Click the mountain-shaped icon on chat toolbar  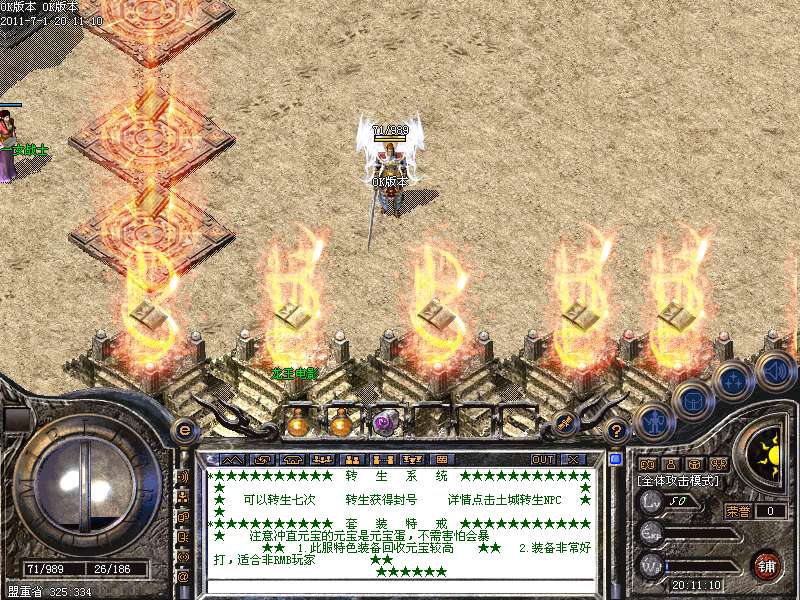pos(231,459)
